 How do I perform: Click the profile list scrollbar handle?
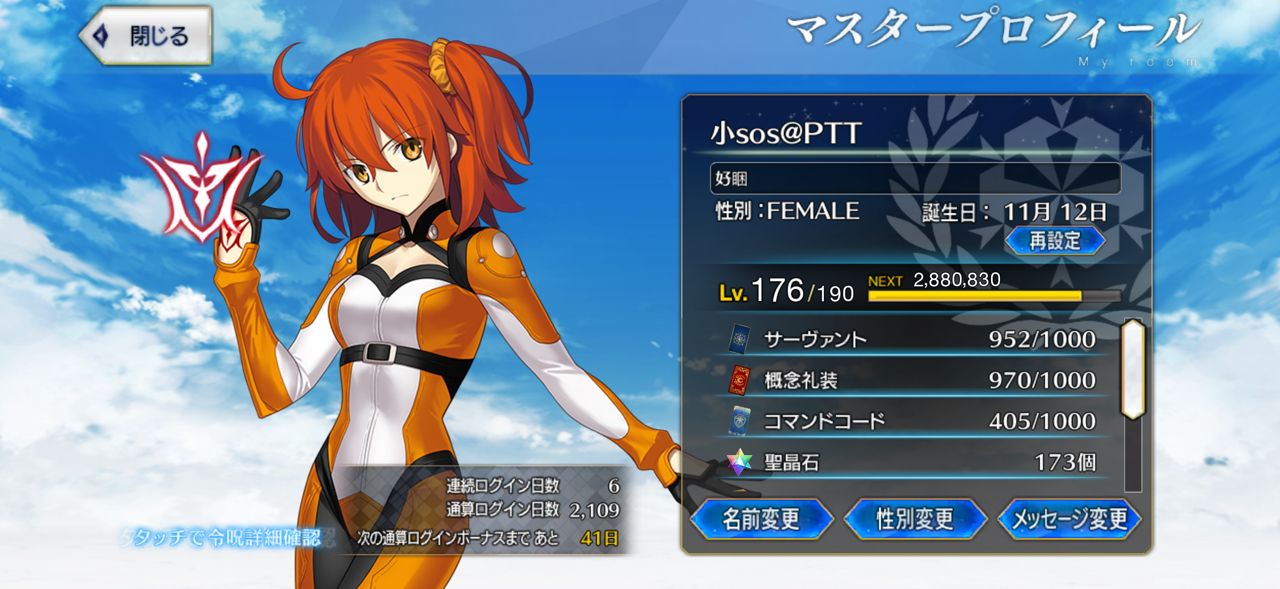pyautogui.click(x=1132, y=368)
